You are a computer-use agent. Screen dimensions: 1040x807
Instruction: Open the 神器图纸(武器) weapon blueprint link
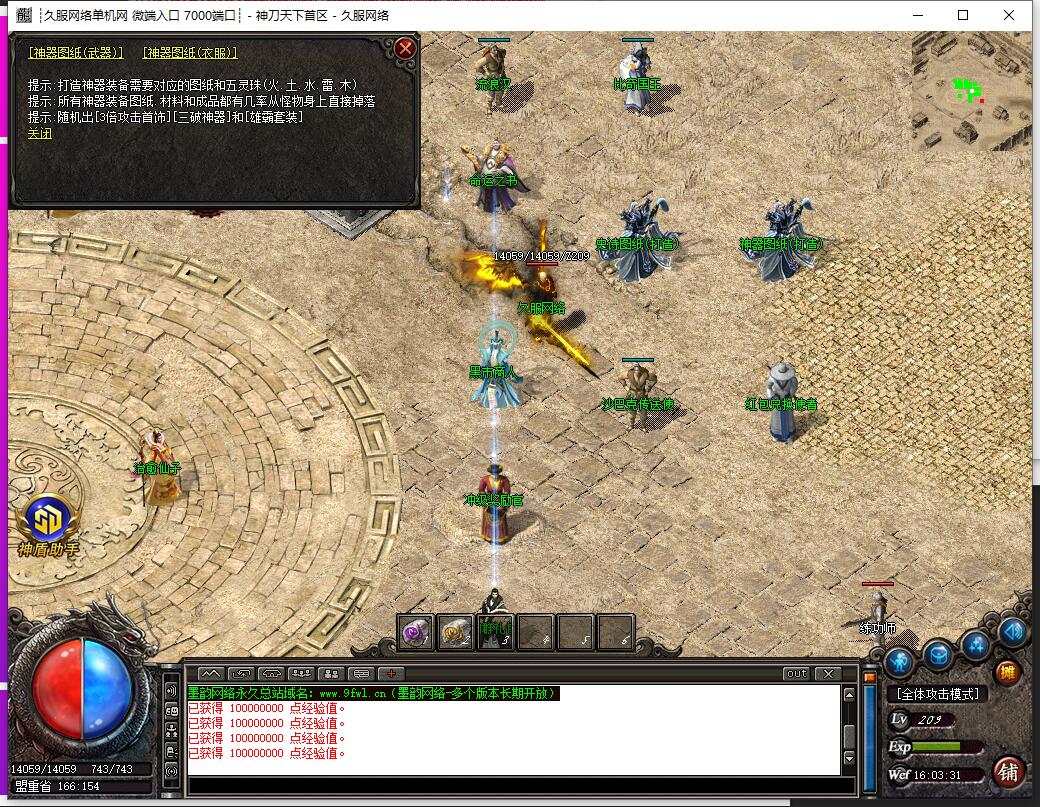pyautogui.click(x=76, y=53)
